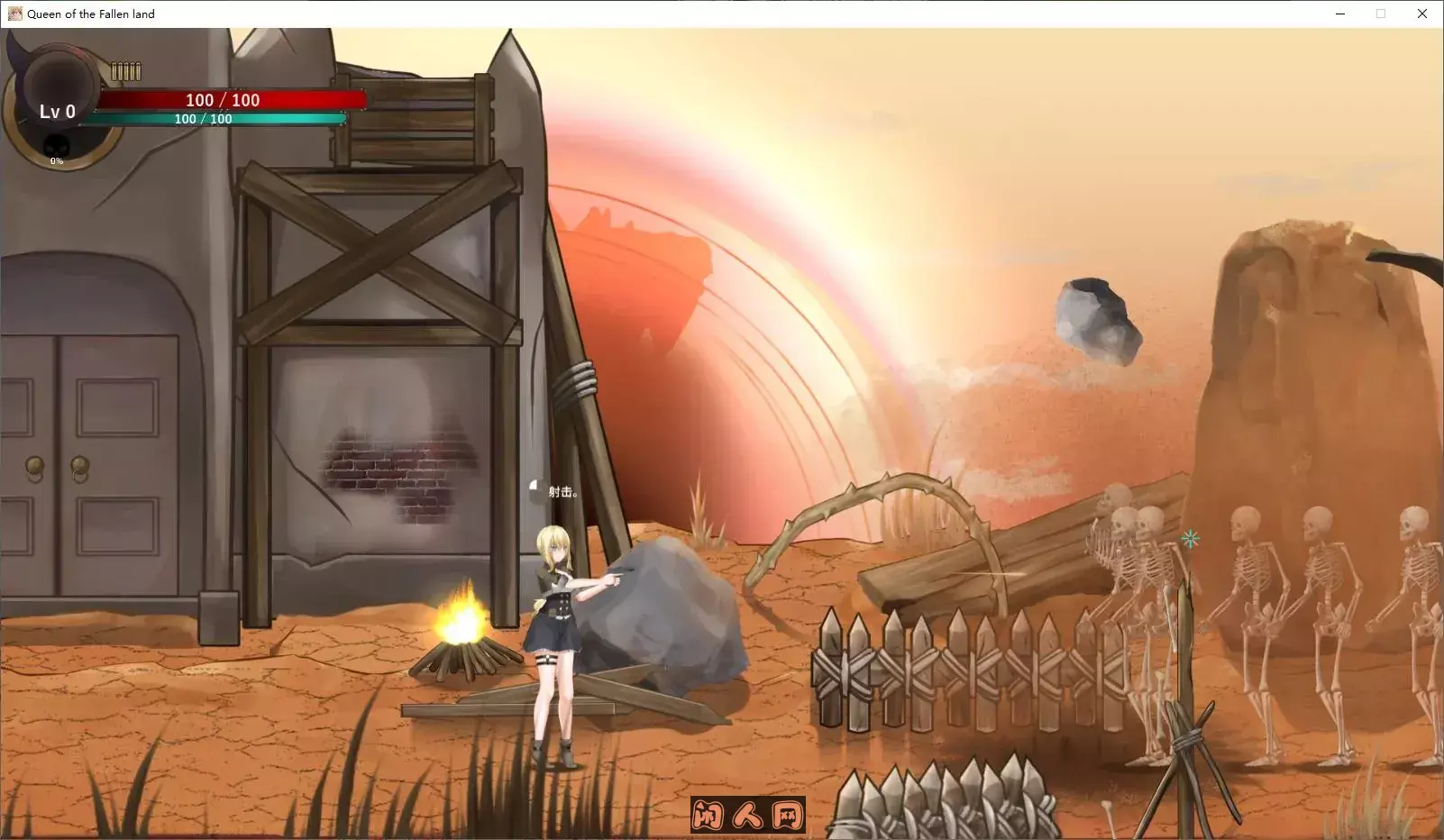The height and width of the screenshot is (840, 1444).
Task: Close the game window
Action: (x=1422, y=14)
